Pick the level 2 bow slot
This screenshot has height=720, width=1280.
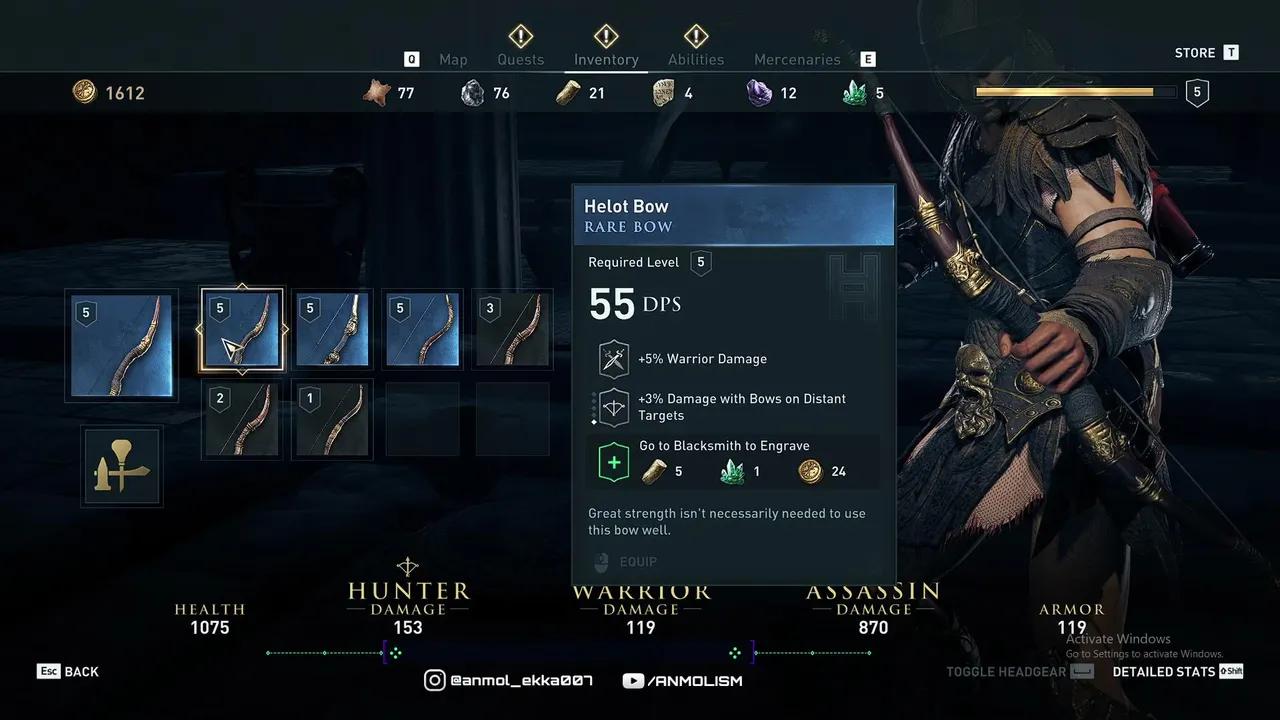[x=242, y=419]
